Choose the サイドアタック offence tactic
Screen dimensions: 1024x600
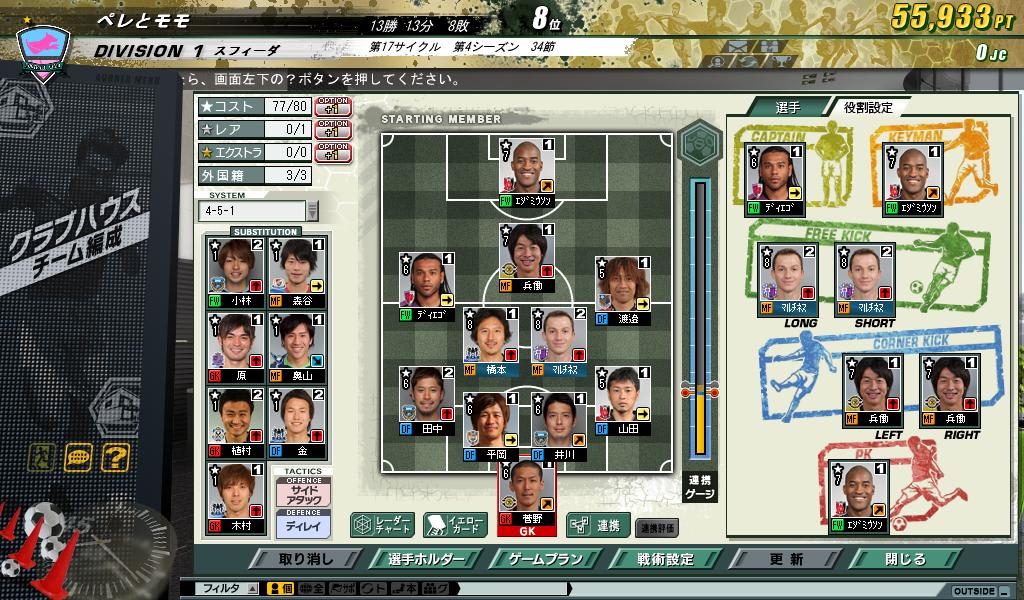pyautogui.click(x=302, y=494)
